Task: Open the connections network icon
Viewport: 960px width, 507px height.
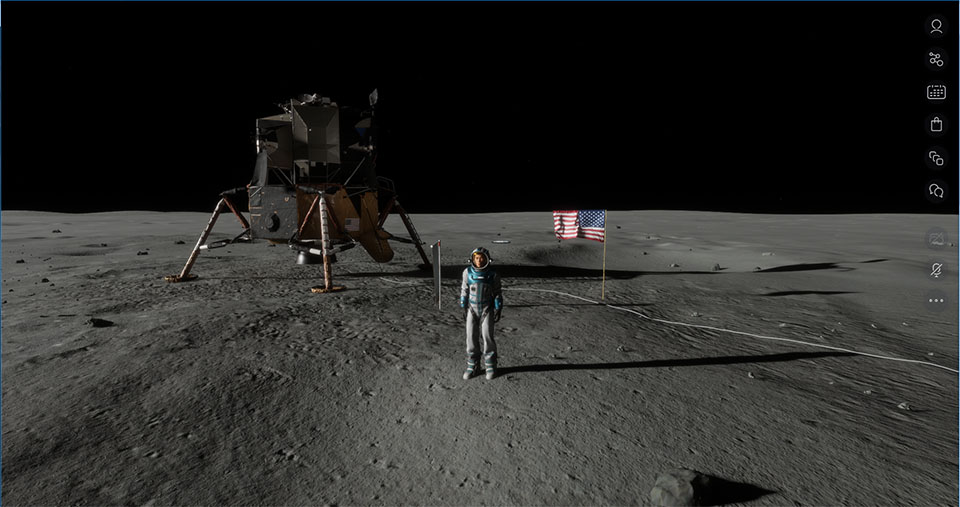Action: (x=936, y=59)
